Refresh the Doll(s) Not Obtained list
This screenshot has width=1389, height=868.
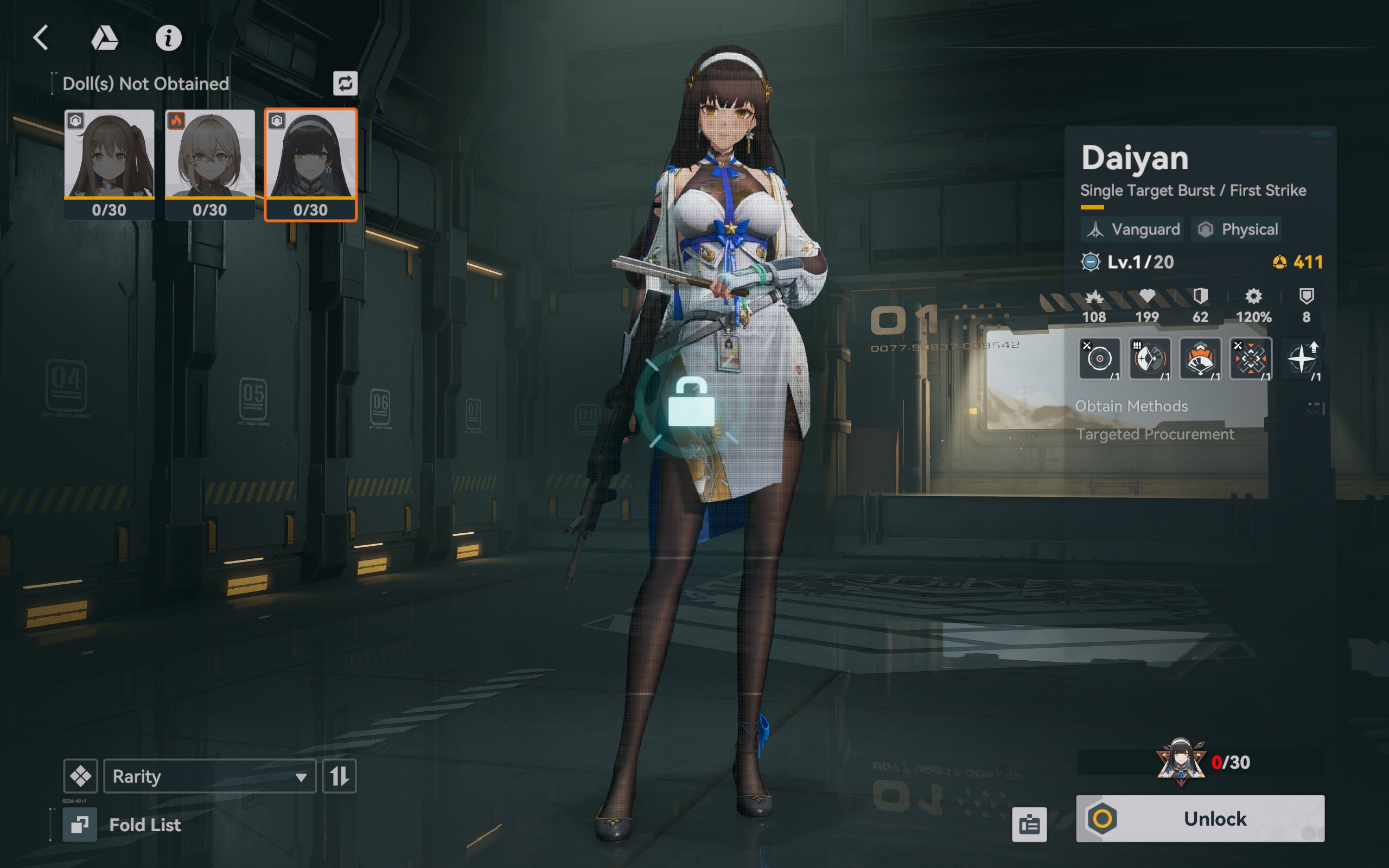click(345, 84)
